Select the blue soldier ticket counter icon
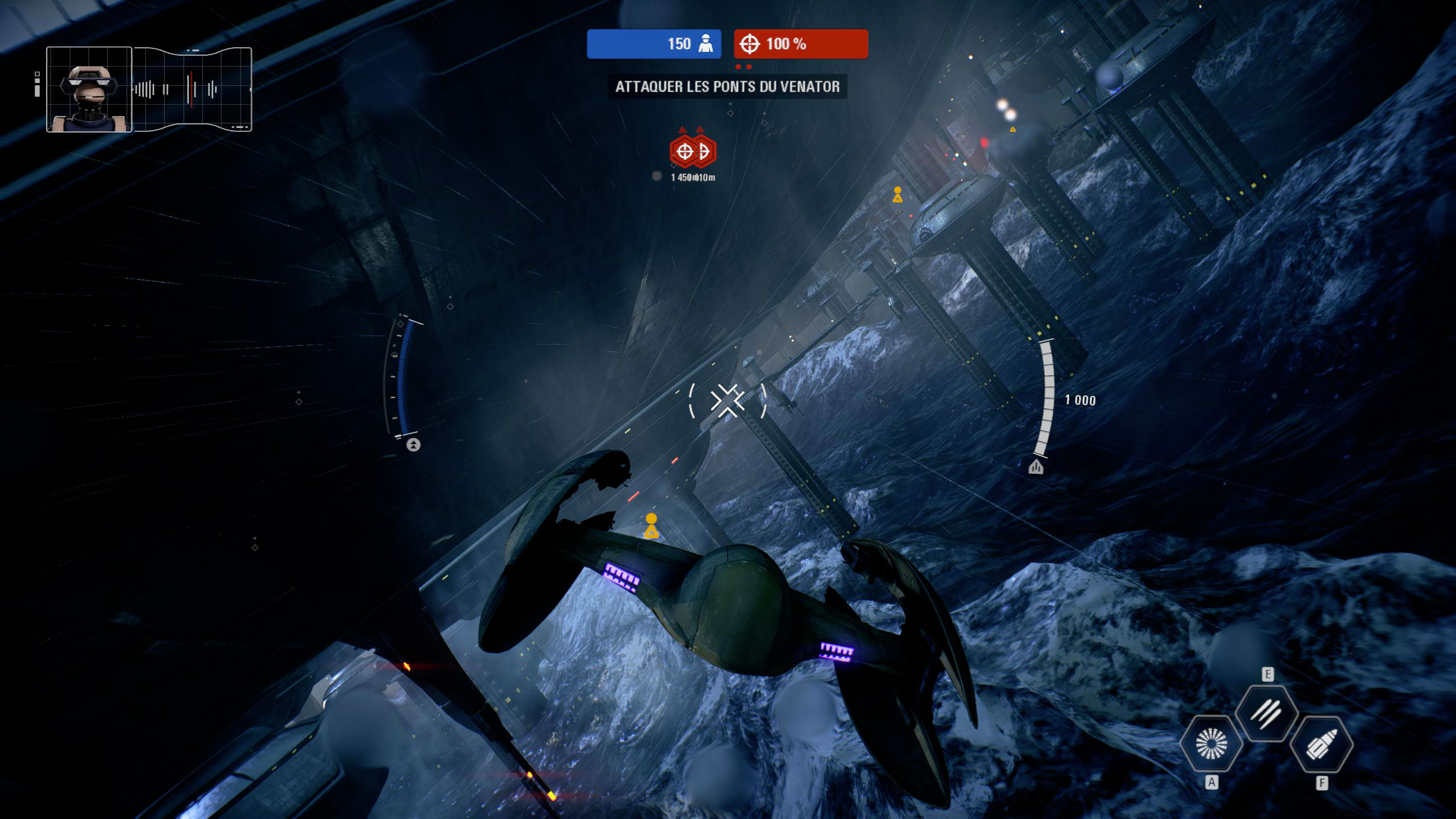 (706, 44)
